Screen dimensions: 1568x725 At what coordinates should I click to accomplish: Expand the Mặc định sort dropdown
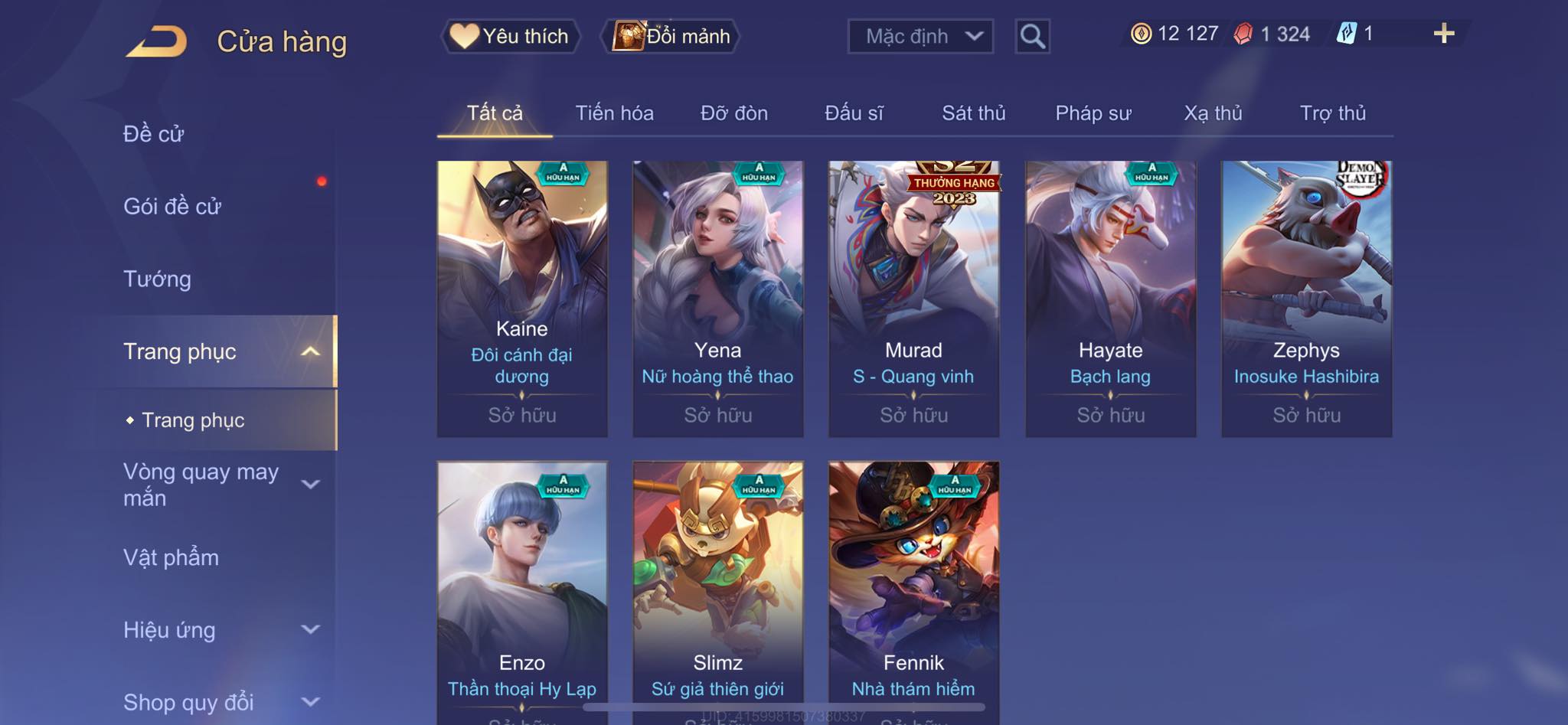(920, 36)
